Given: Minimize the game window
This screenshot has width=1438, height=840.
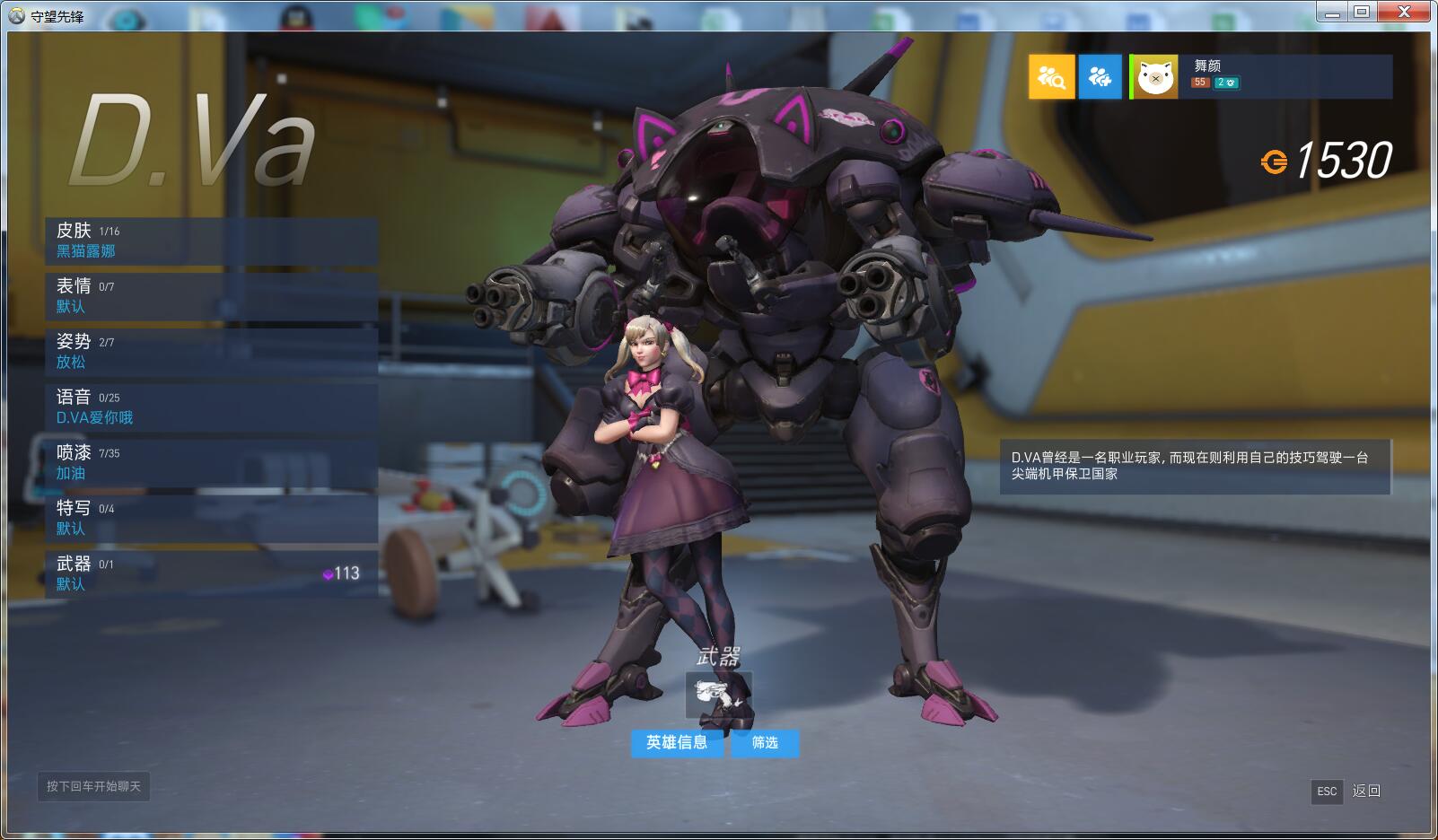Looking at the screenshot, I should point(1332,12).
